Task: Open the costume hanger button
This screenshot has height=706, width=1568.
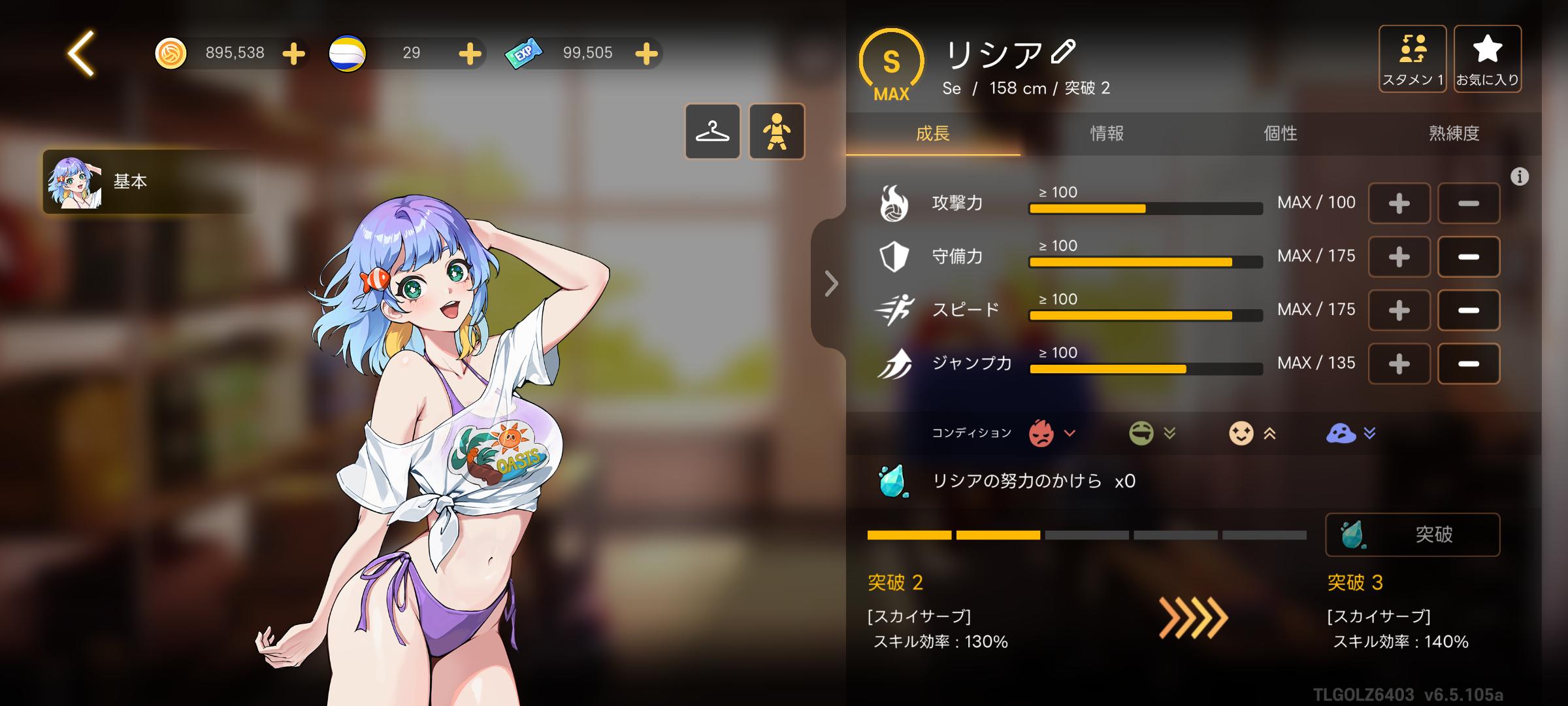Action: tap(712, 131)
